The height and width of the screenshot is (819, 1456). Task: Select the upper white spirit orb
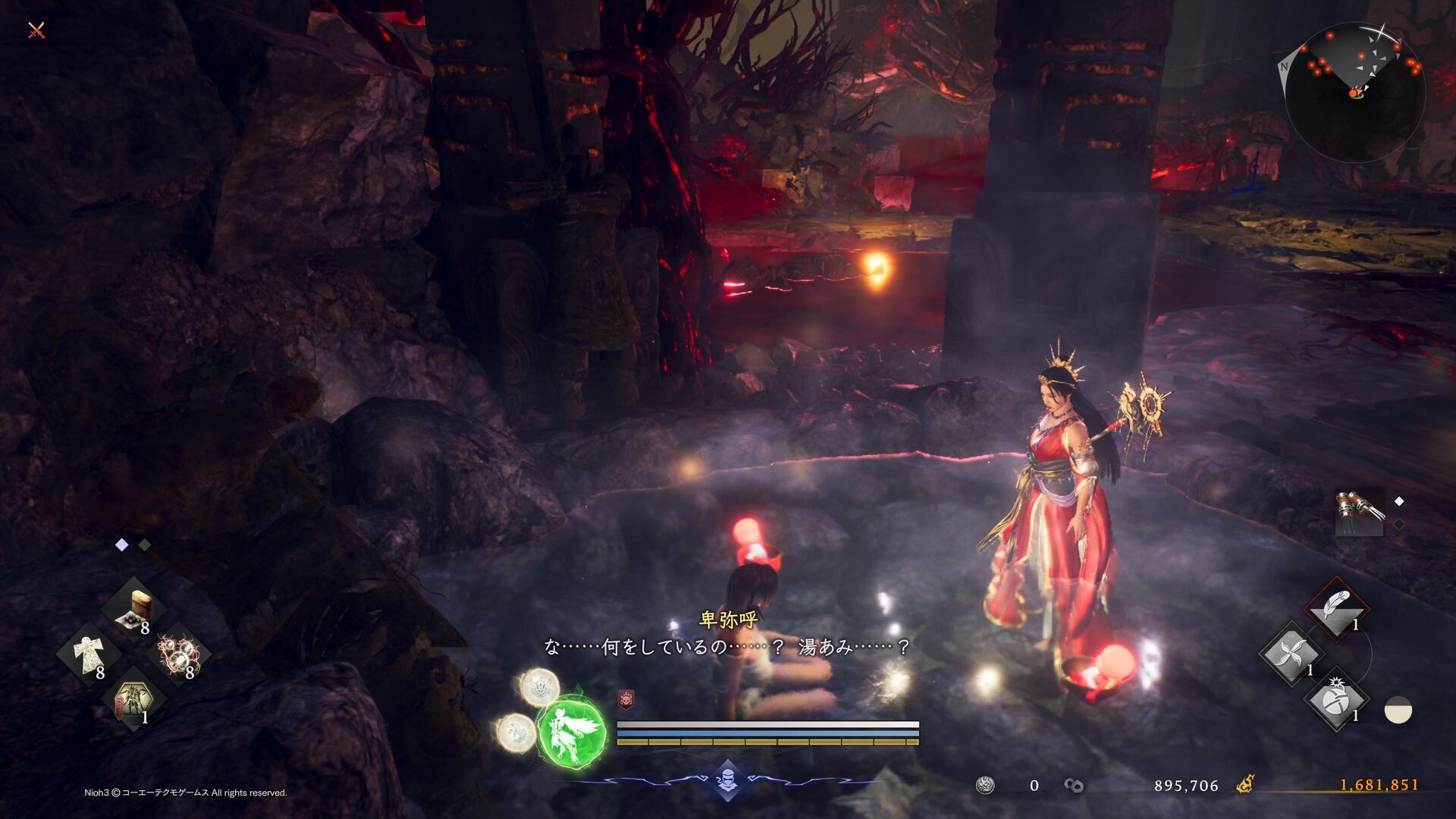coord(539,687)
